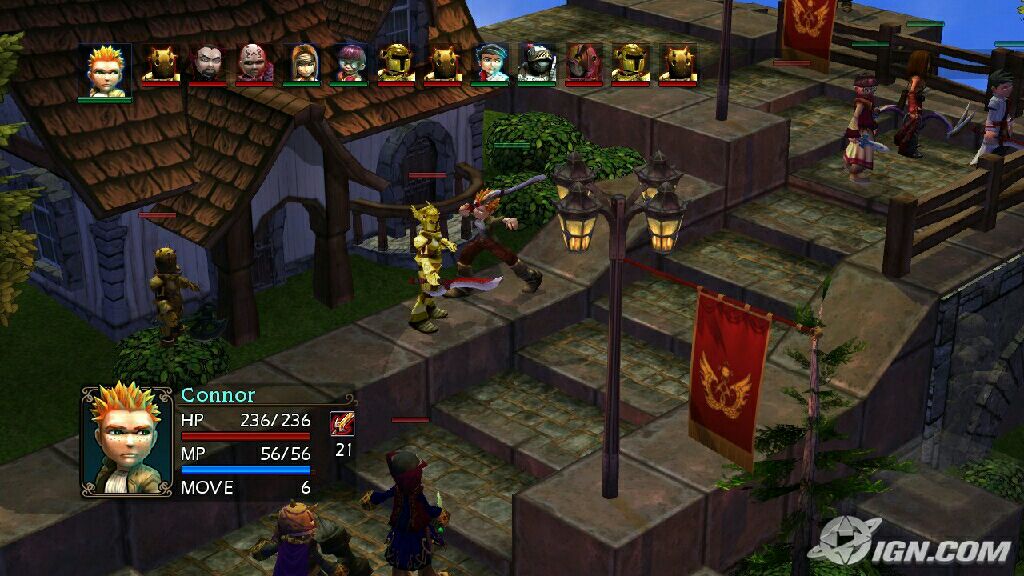Image resolution: width=1024 pixels, height=576 pixels.
Task: Select the purple-haired girl's turn portrait
Action: [x=349, y=64]
